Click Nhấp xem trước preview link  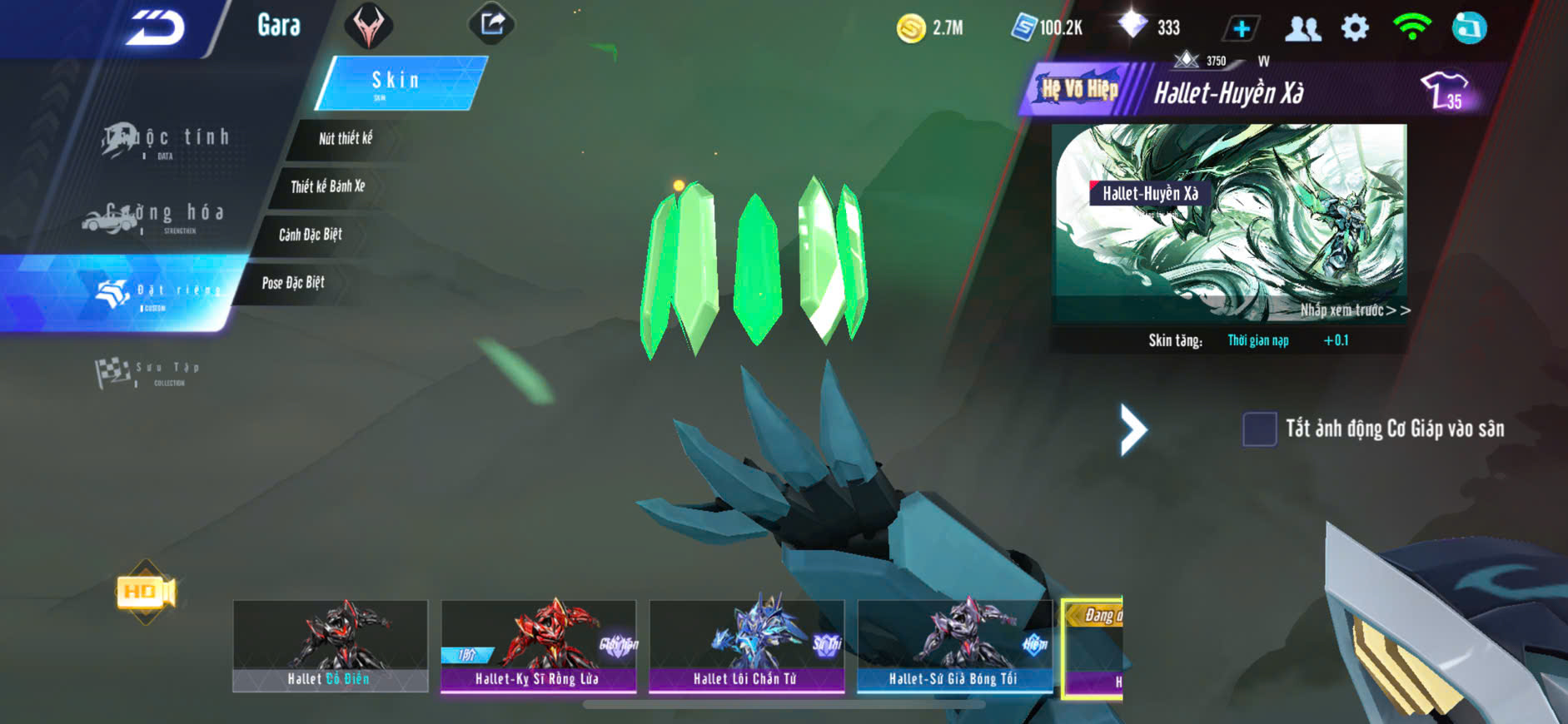point(1355,310)
